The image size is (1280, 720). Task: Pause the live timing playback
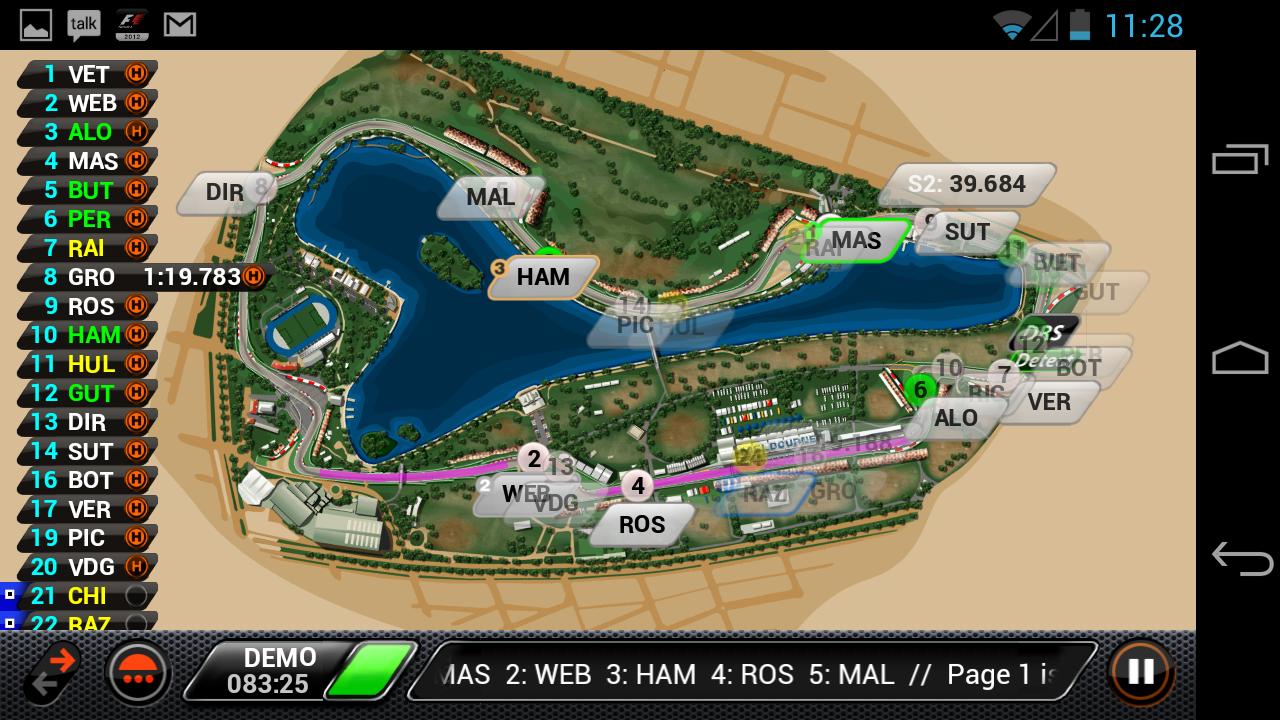[x=1139, y=674]
